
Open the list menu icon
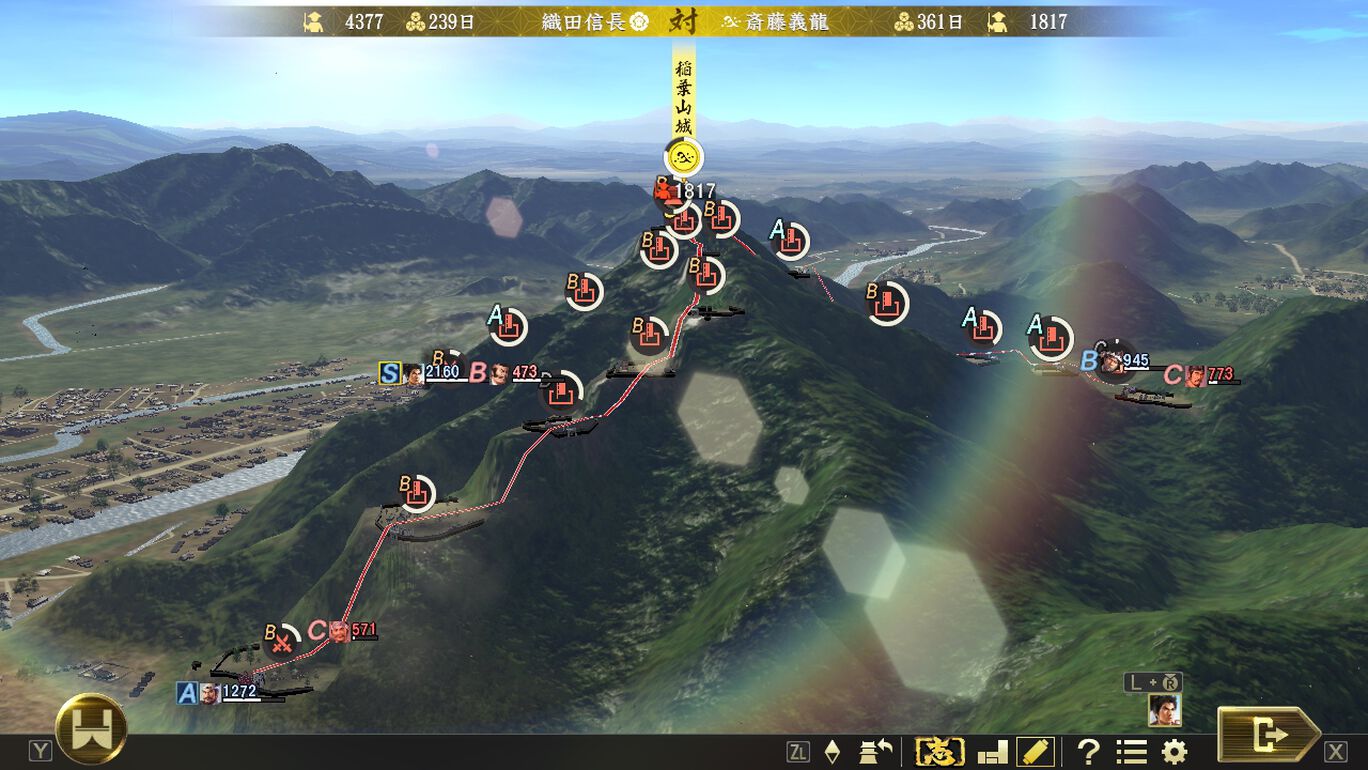1131,752
